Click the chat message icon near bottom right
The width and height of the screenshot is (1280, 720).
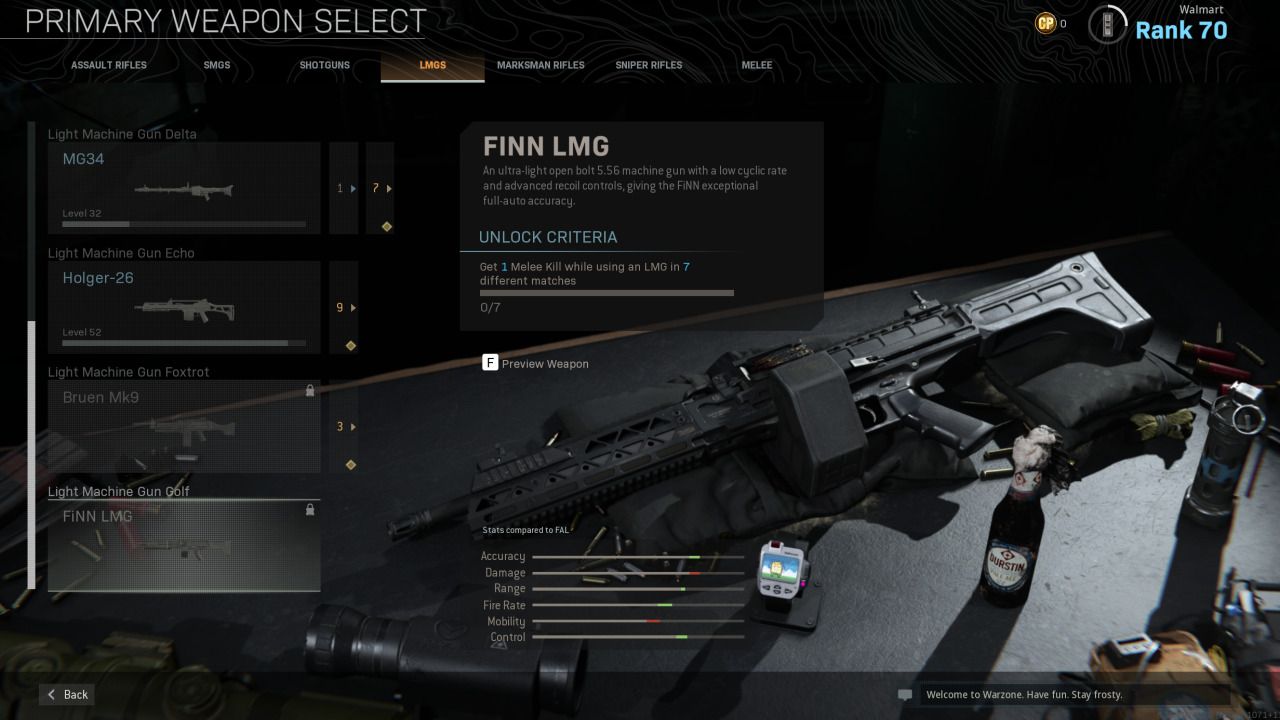click(x=903, y=694)
